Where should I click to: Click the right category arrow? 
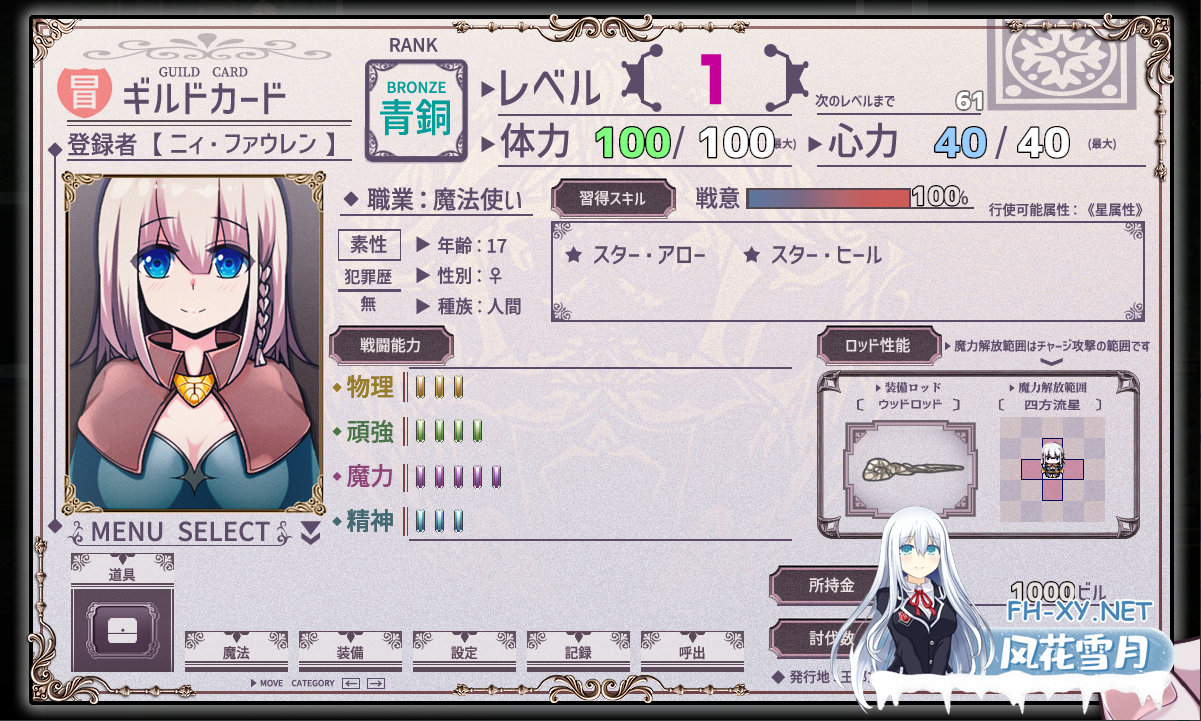tap(376, 684)
